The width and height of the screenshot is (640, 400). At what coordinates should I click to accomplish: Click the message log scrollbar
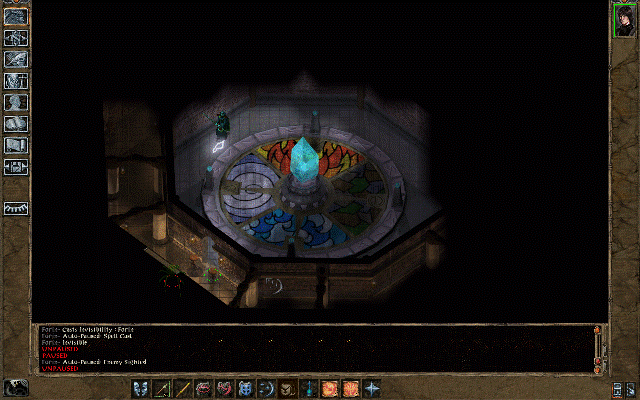[599, 348]
